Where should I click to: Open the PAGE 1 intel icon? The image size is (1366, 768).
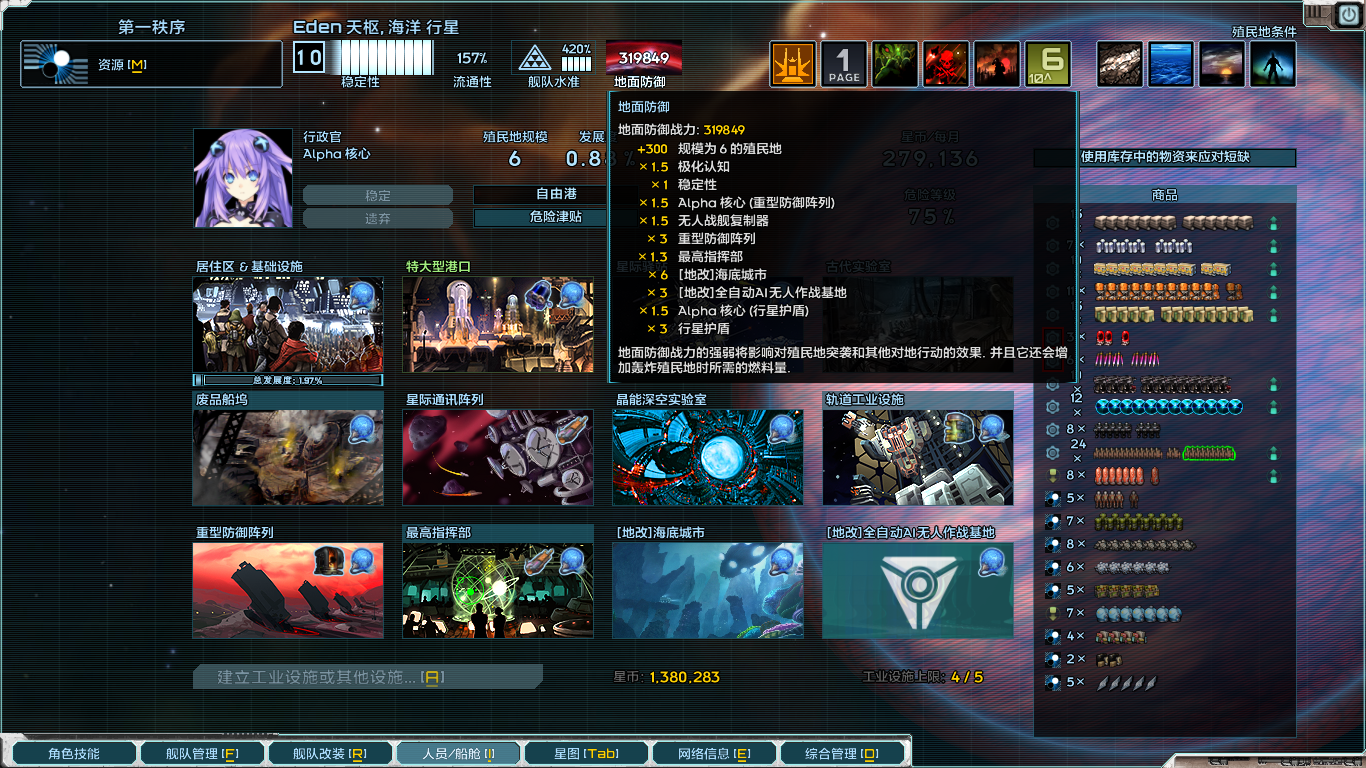coord(844,63)
